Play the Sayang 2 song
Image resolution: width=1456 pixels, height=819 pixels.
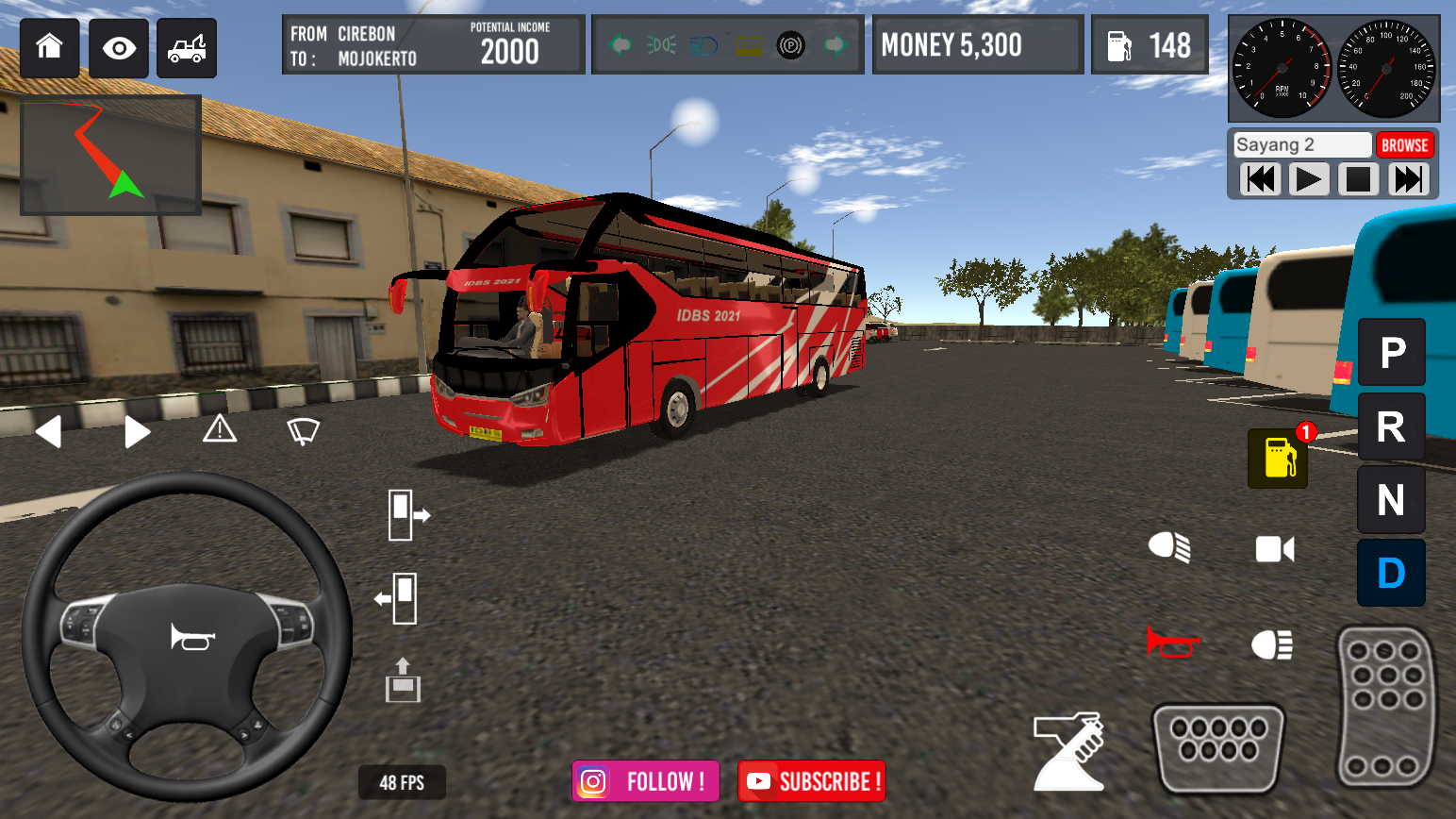pyautogui.click(x=1309, y=179)
